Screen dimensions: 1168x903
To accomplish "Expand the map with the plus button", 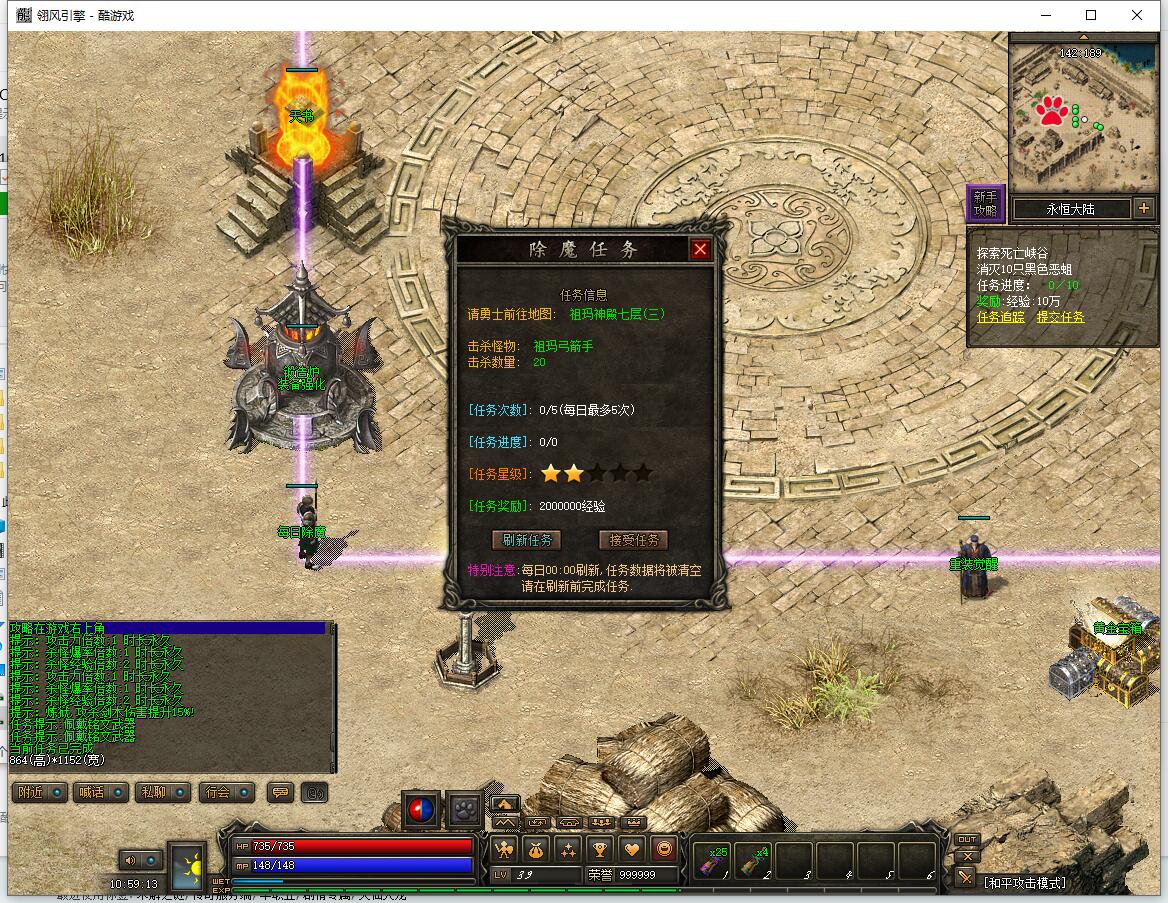I will 1143,209.
